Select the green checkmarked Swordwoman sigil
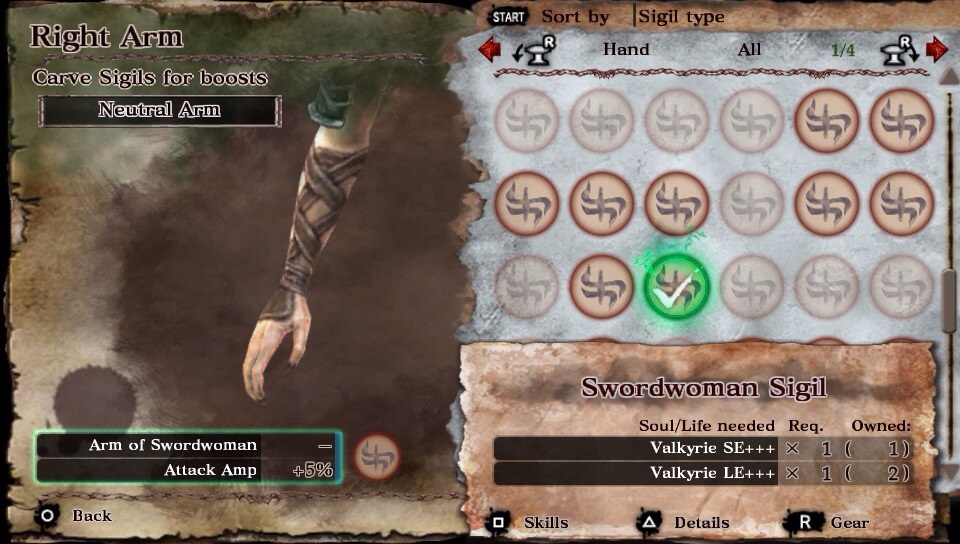Image resolution: width=960 pixels, height=544 pixels. click(677, 286)
